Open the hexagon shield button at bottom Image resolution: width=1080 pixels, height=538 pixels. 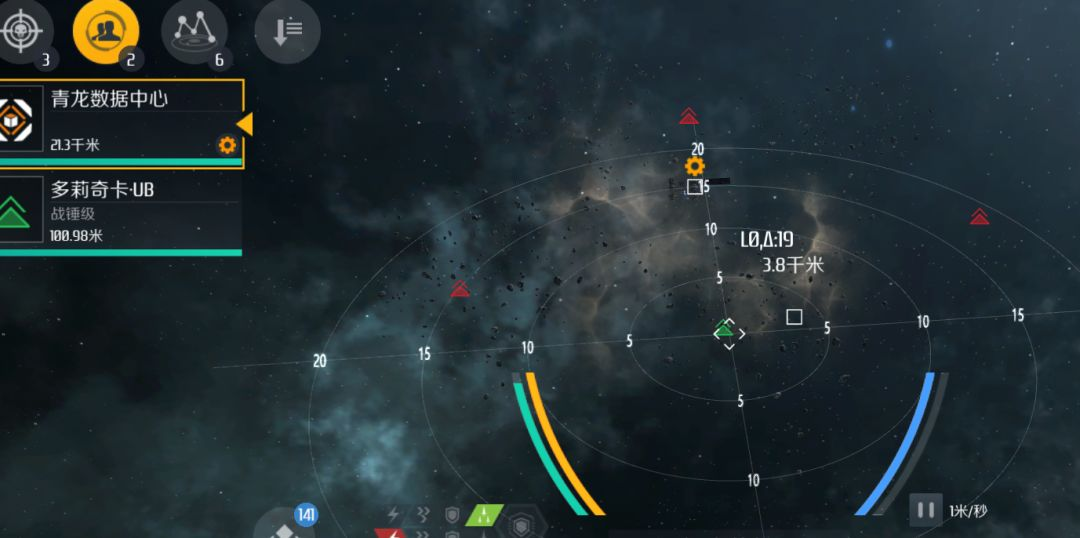click(521, 524)
